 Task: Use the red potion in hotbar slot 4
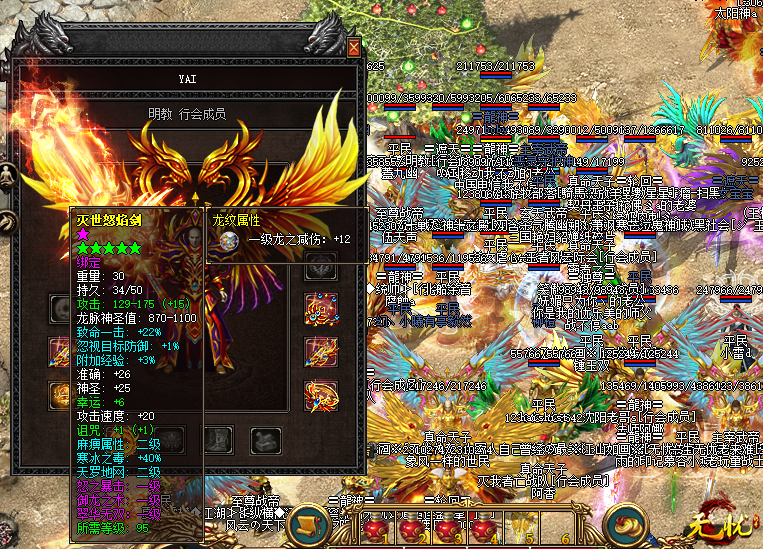[481, 526]
